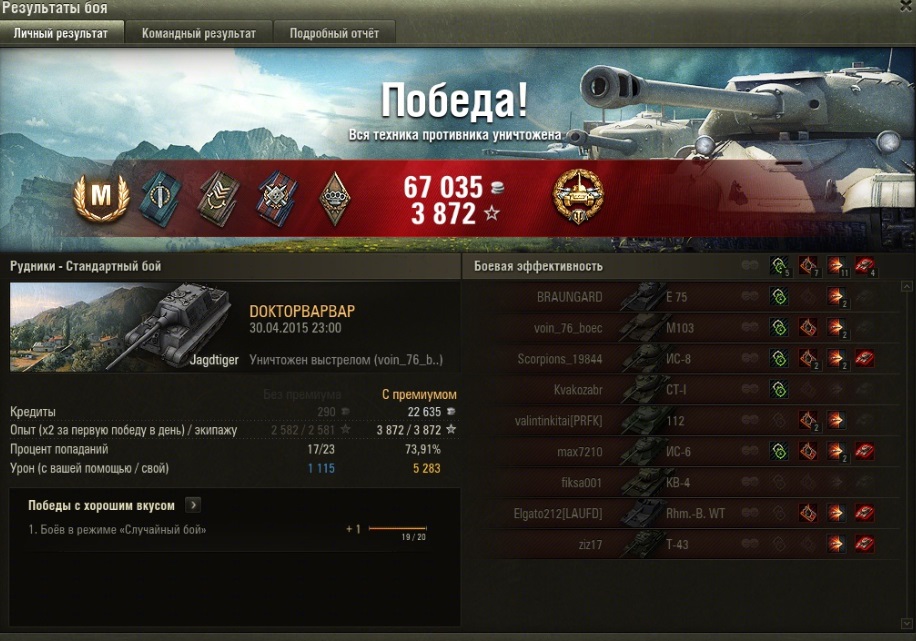Click the gold tank achievement emblem
Image resolution: width=916 pixels, height=641 pixels.
[x=578, y=197]
